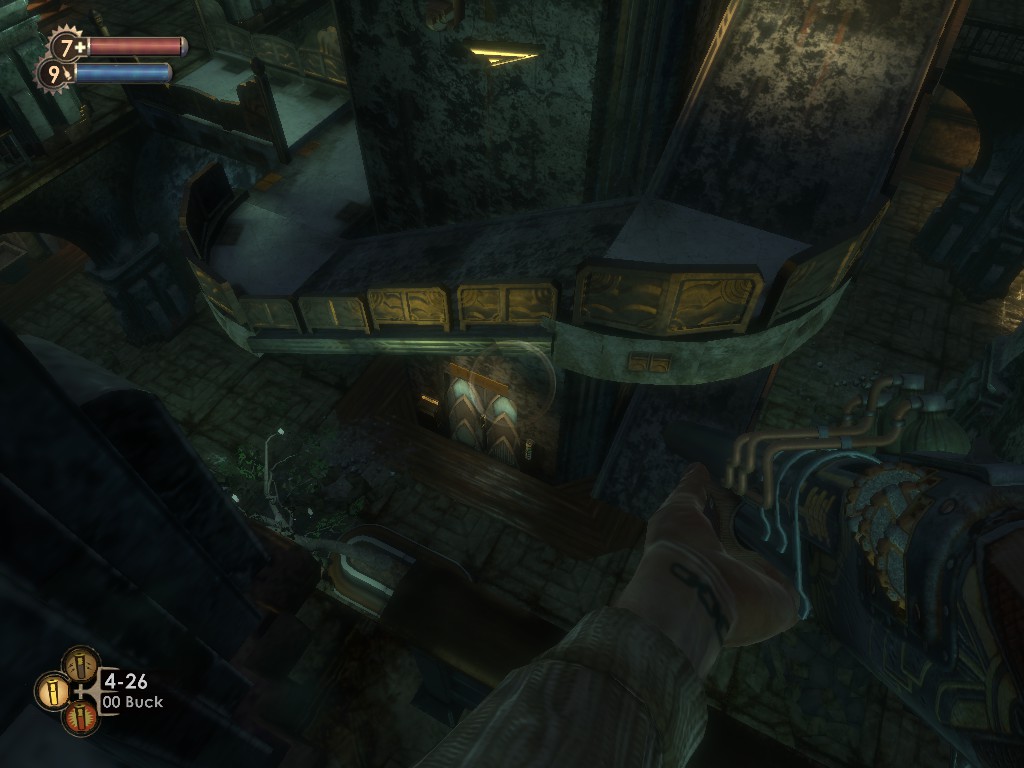This screenshot has width=1024, height=768.
Task: Use the first aid kit counter icon
Action: 69,46
